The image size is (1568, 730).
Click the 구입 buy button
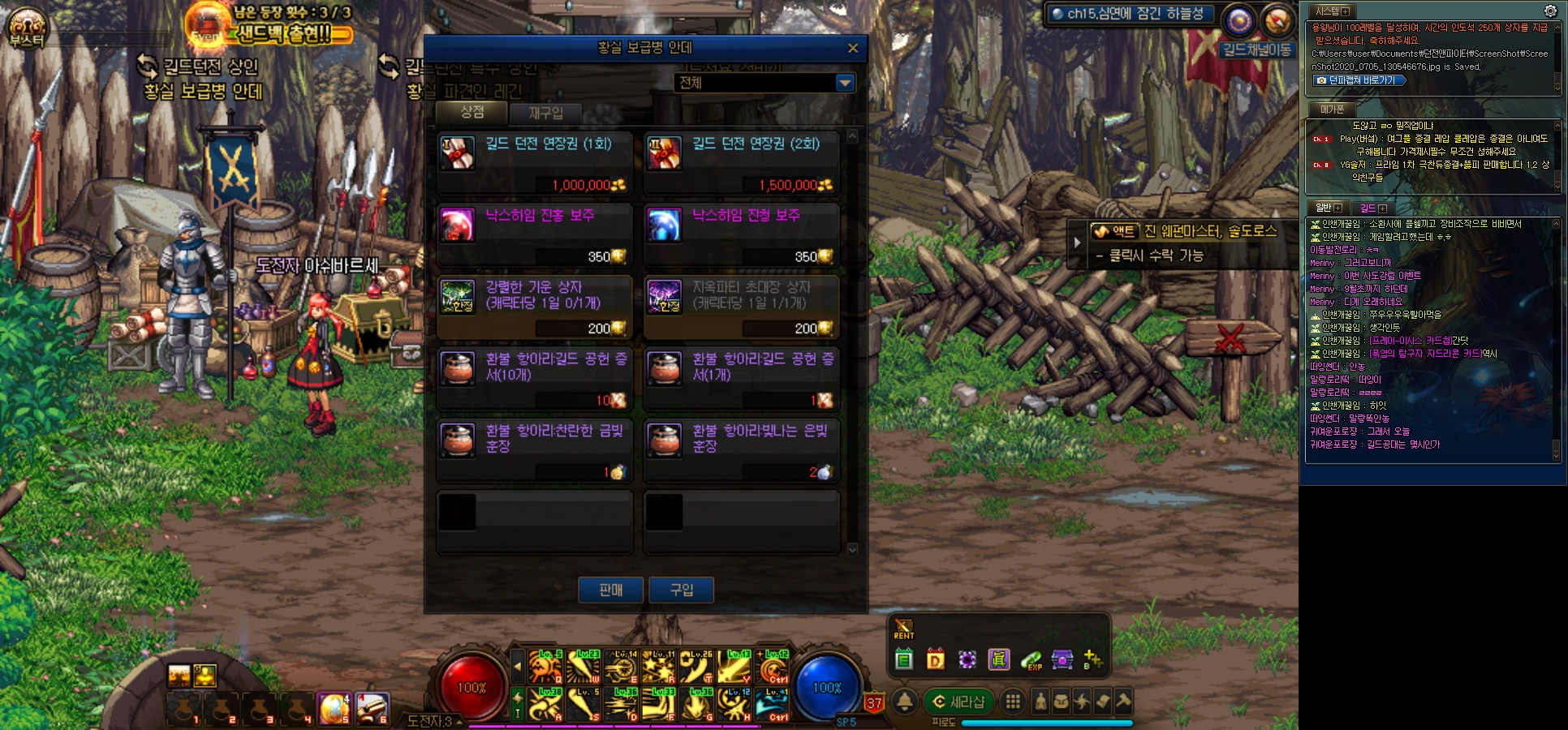tap(681, 590)
